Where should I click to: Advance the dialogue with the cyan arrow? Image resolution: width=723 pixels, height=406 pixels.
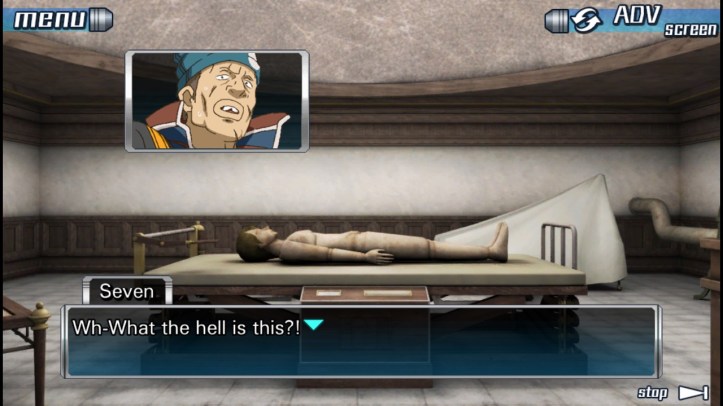314,325
